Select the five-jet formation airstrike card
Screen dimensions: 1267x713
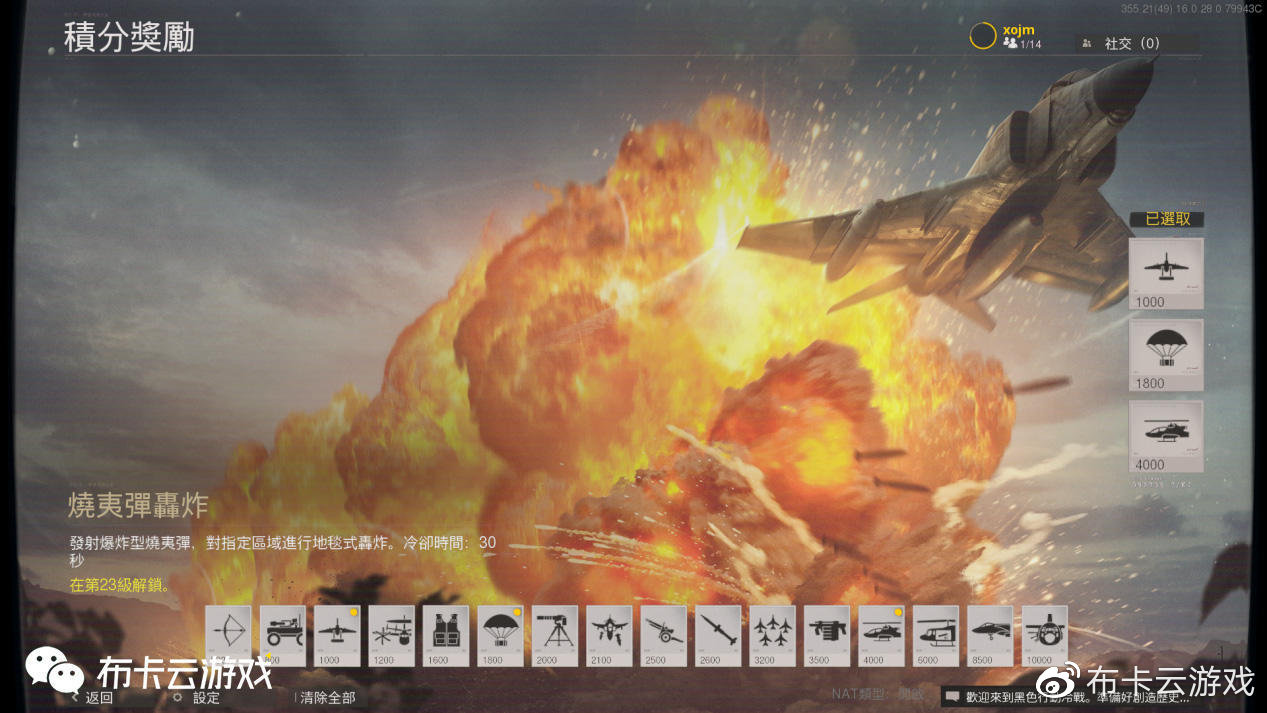(x=772, y=634)
